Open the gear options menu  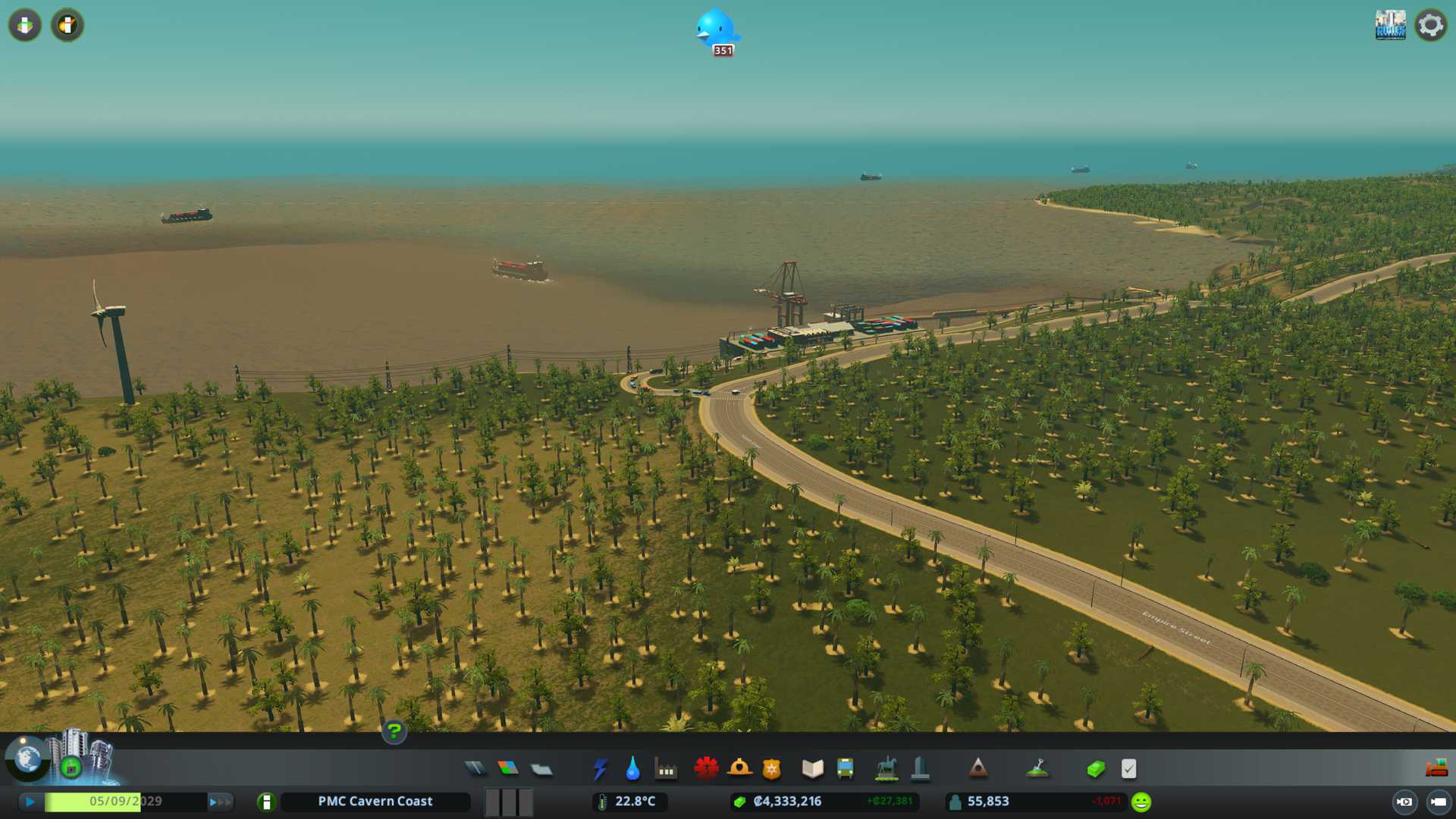click(1431, 26)
